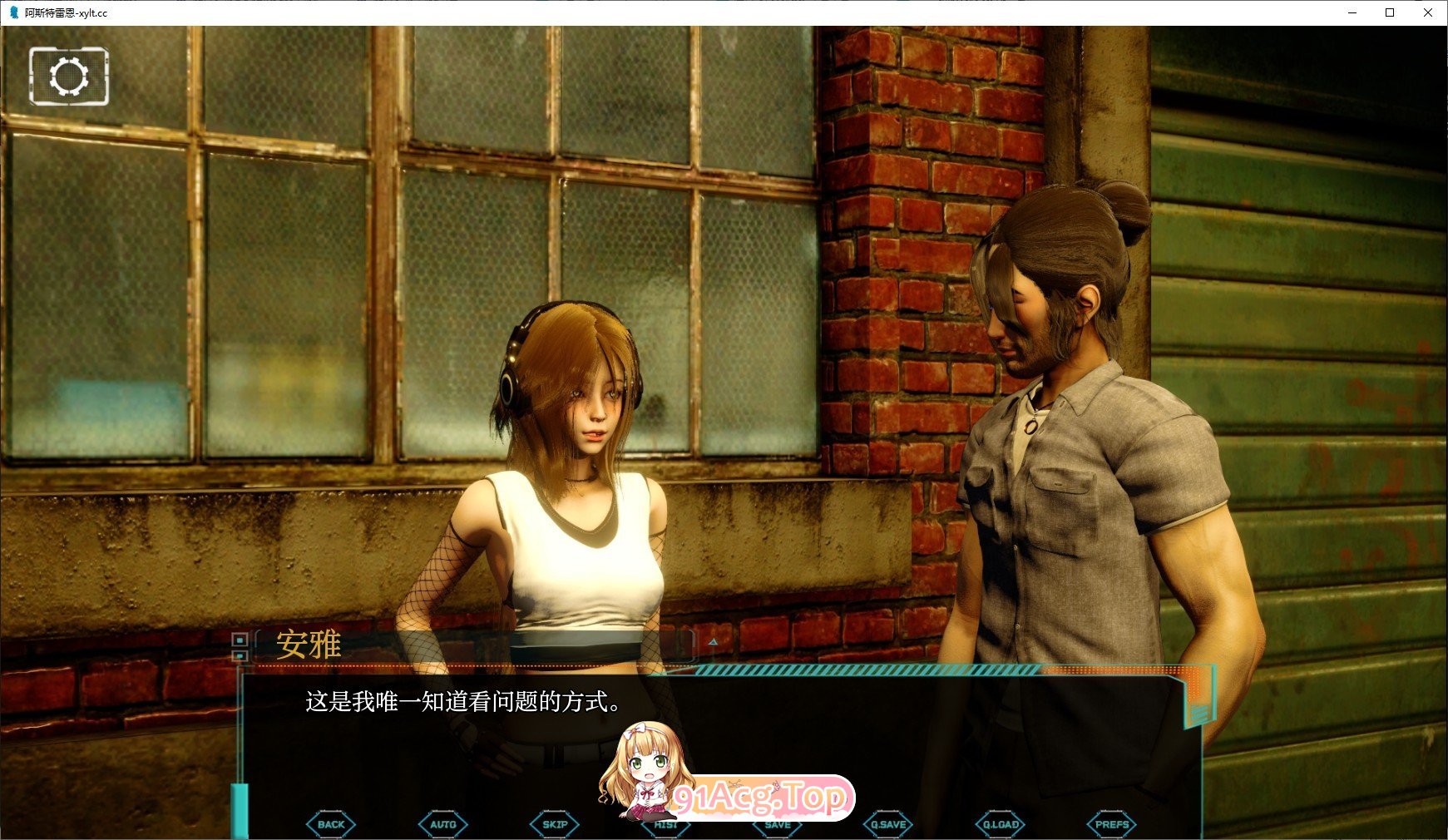
Task: Toggle AUTO-play text mode
Action: pos(442,823)
